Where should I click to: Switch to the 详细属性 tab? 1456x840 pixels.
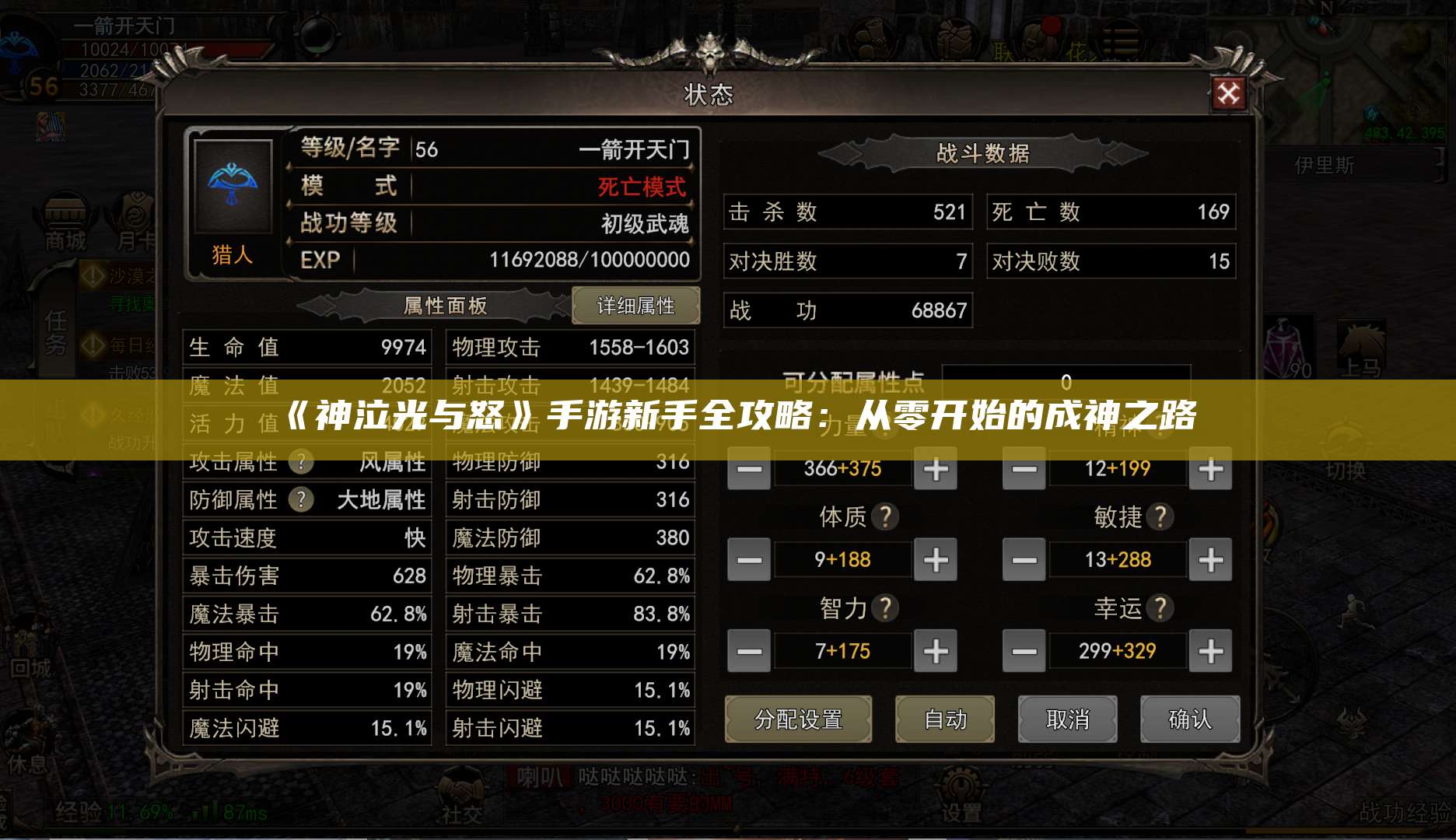click(x=636, y=306)
